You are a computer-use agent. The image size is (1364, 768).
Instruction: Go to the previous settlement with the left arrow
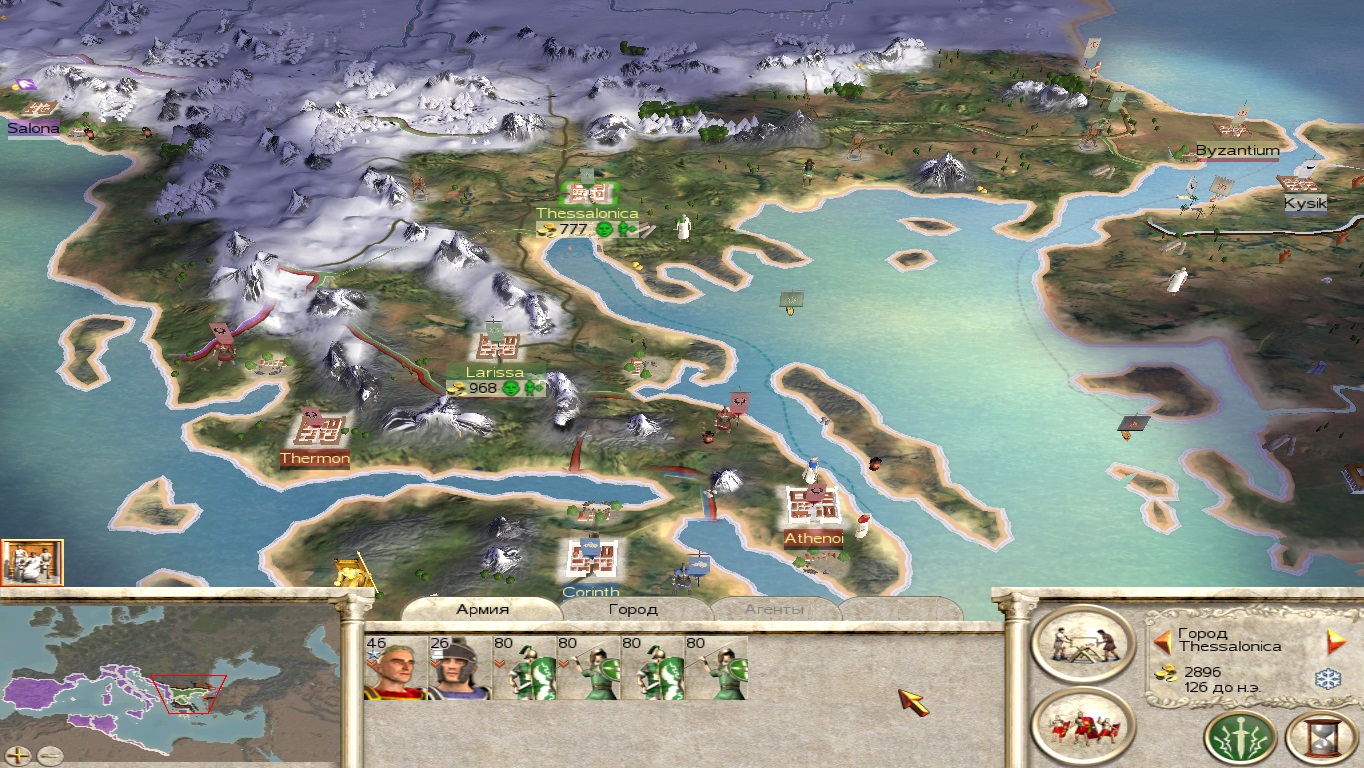click(x=1161, y=641)
